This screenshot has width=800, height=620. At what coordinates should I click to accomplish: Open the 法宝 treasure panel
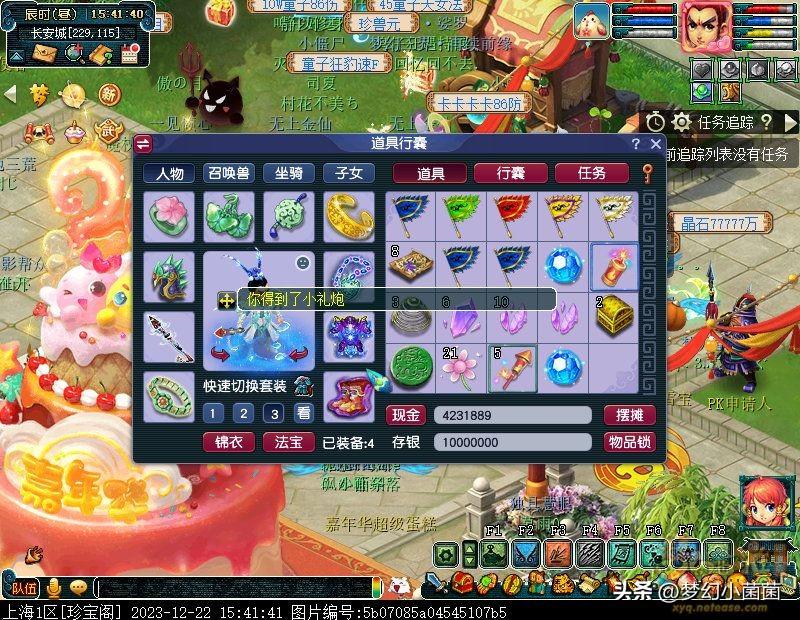coord(288,442)
